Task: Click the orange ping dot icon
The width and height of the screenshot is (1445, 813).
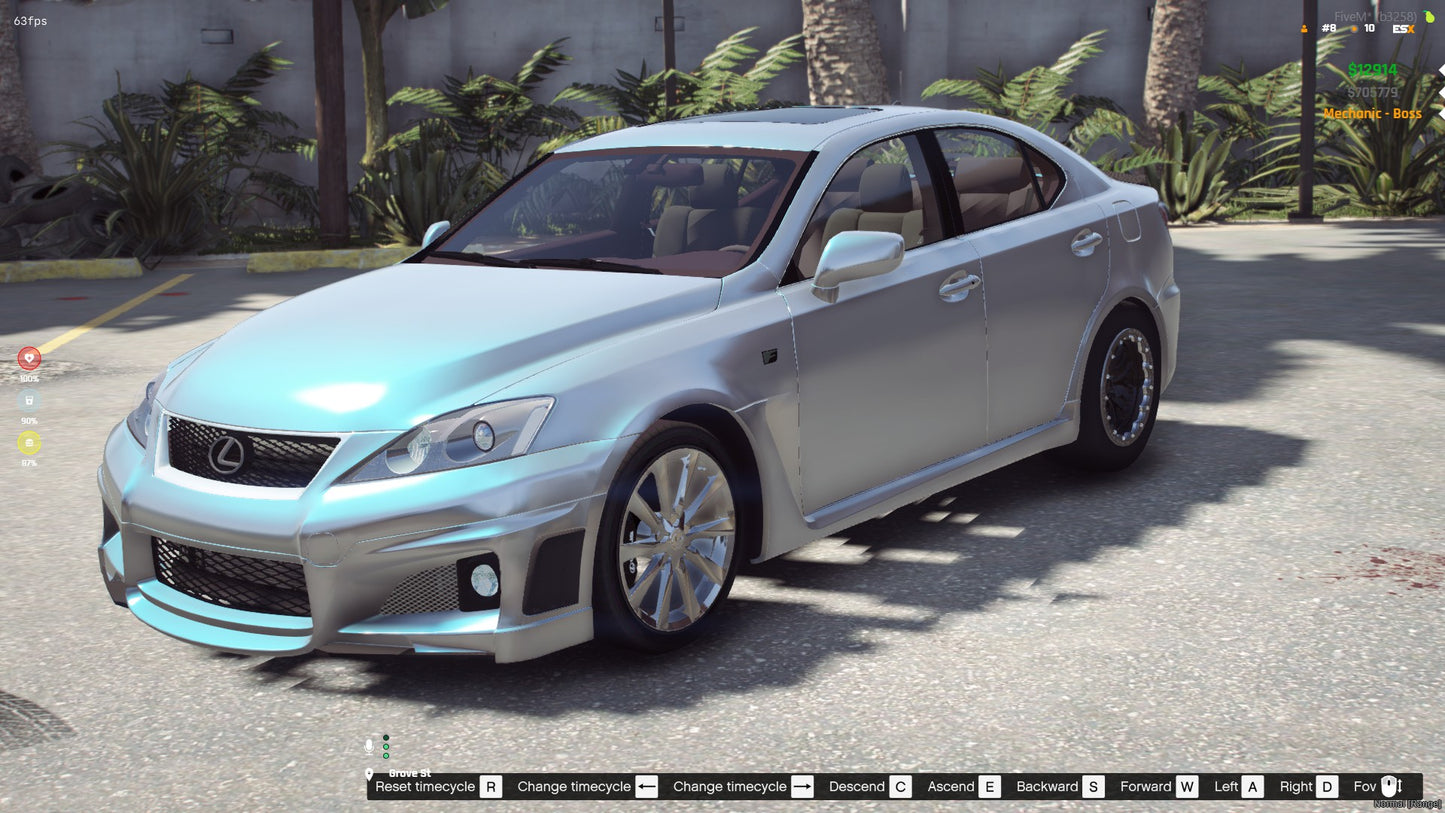Action: click(1355, 28)
